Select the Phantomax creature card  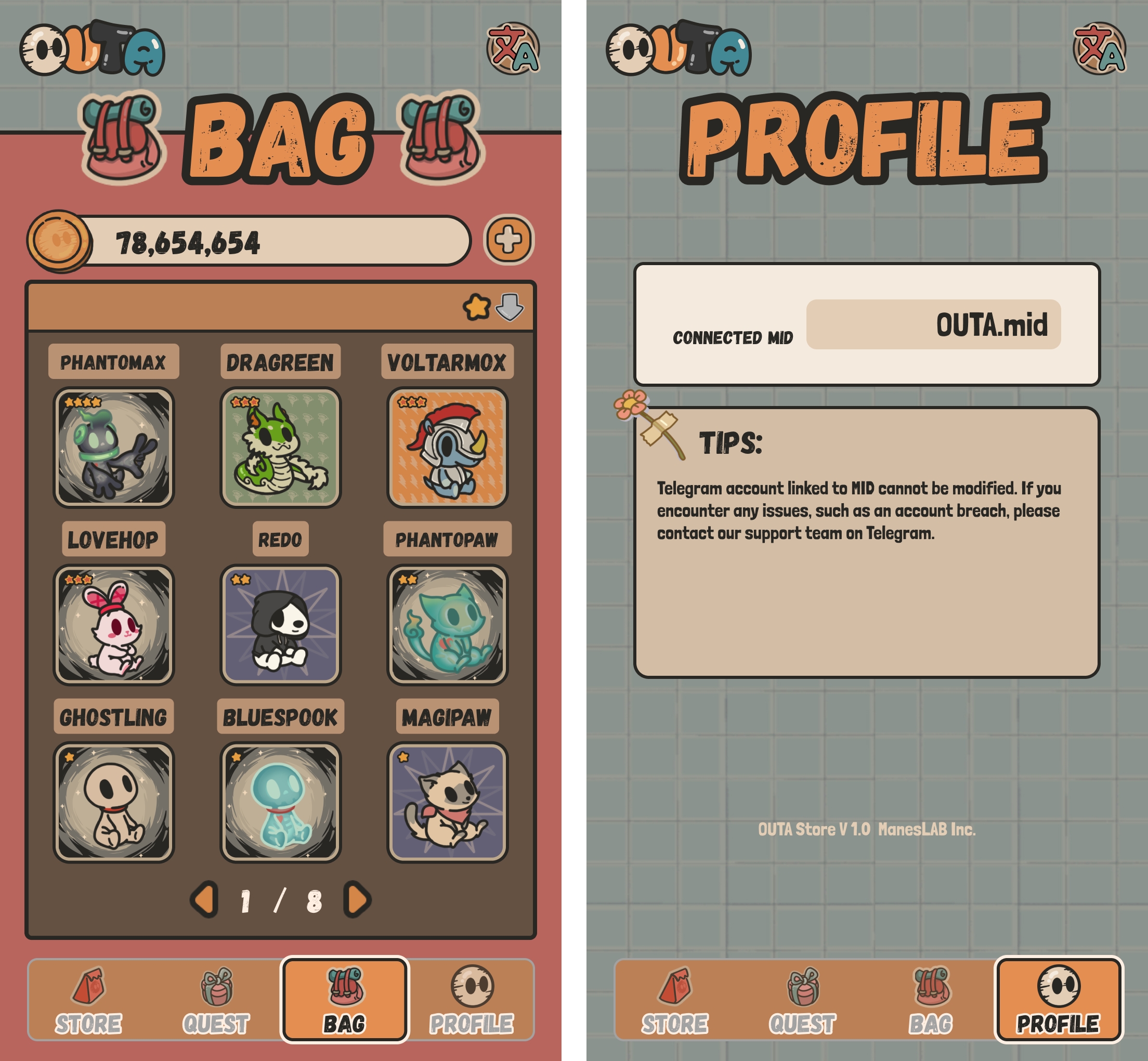point(114,447)
